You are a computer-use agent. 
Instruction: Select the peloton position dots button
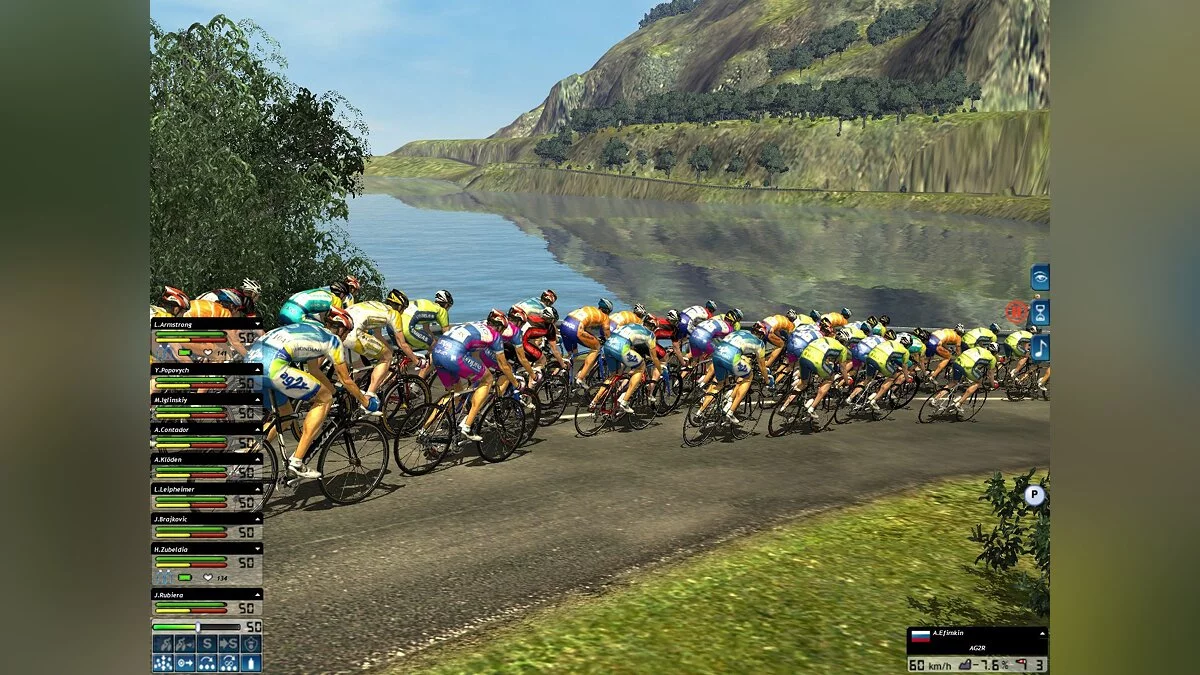click(163, 662)
